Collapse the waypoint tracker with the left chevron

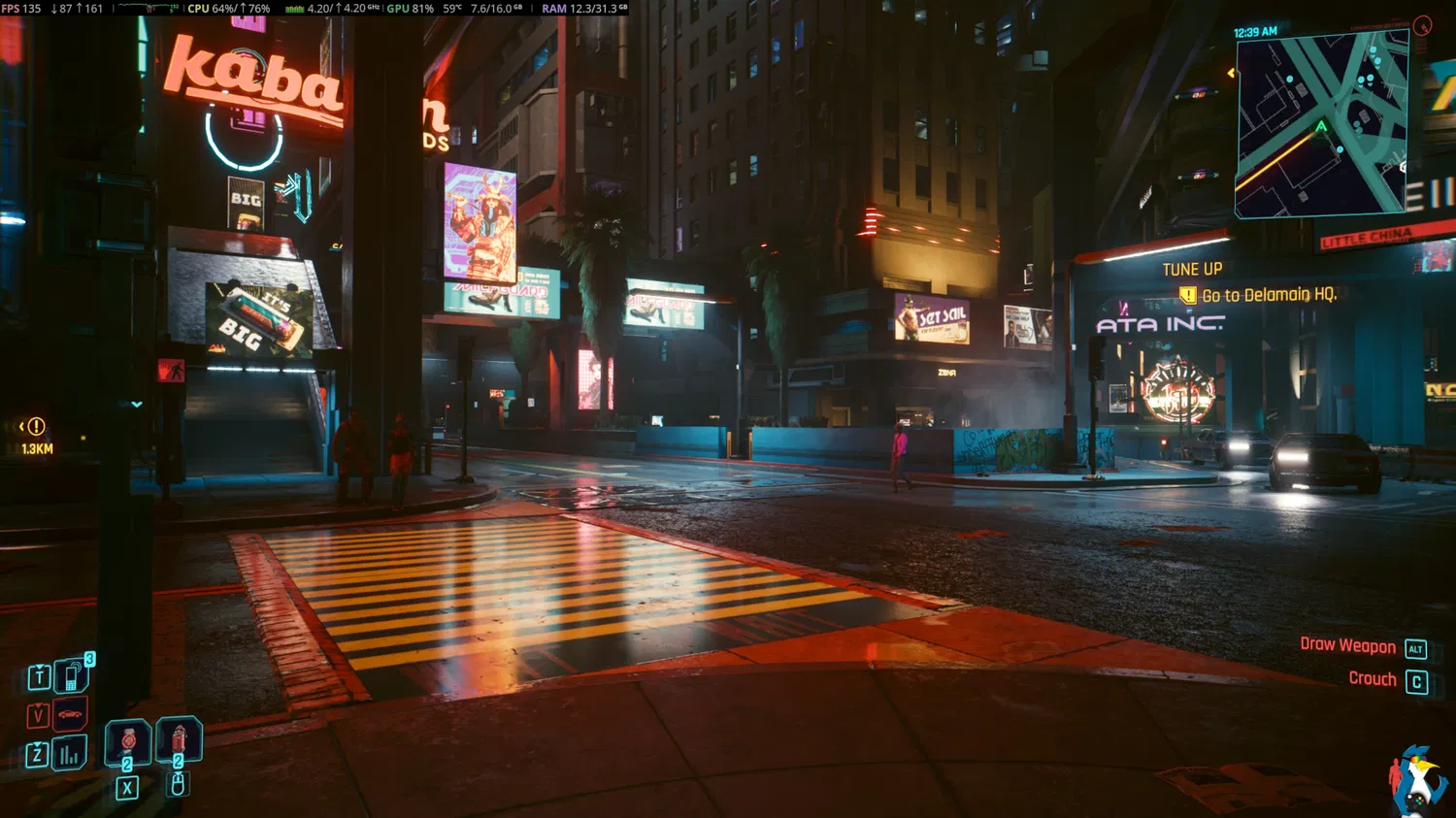point(20,425)
